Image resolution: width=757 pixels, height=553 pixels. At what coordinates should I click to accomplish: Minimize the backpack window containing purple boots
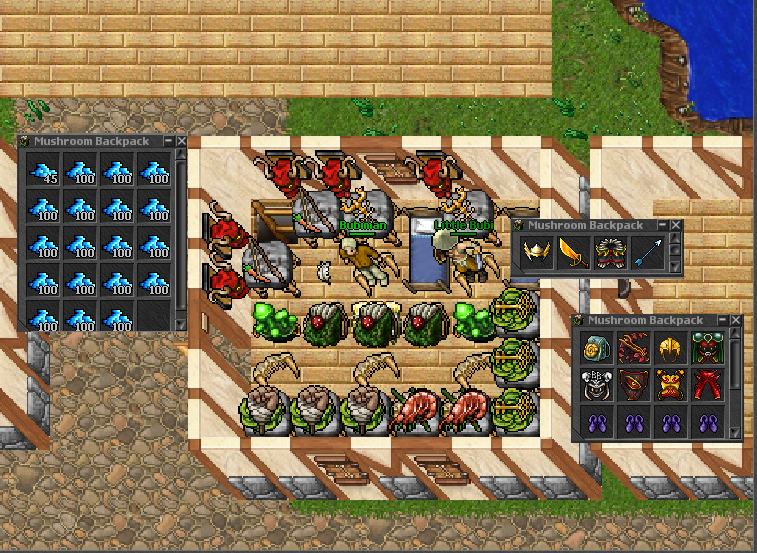(x=724, y=320)
